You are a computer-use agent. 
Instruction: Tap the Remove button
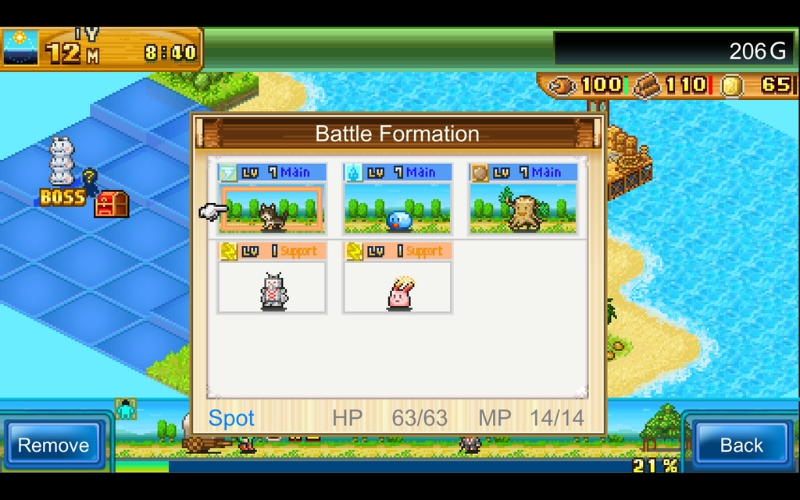tap(53, 445)
